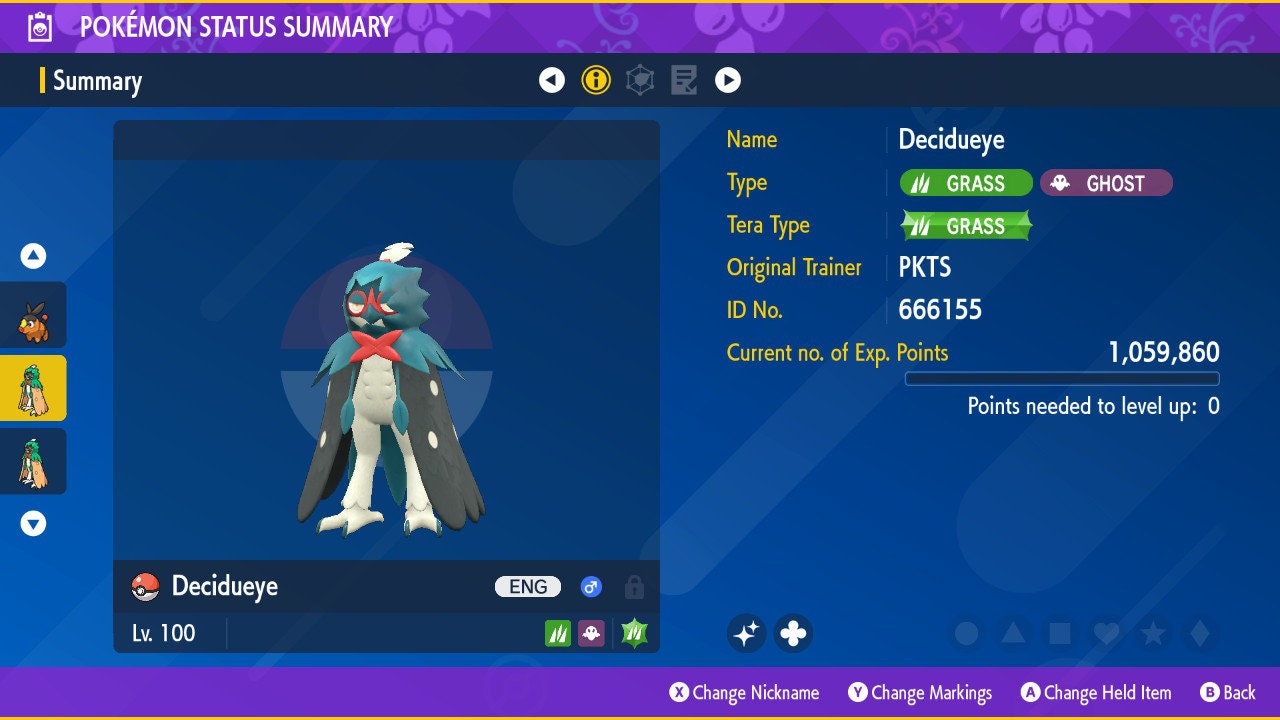Viewport: 1280px width, 720px height.
Task: Toggle the triangle marking
Action: pos(1013,633)
